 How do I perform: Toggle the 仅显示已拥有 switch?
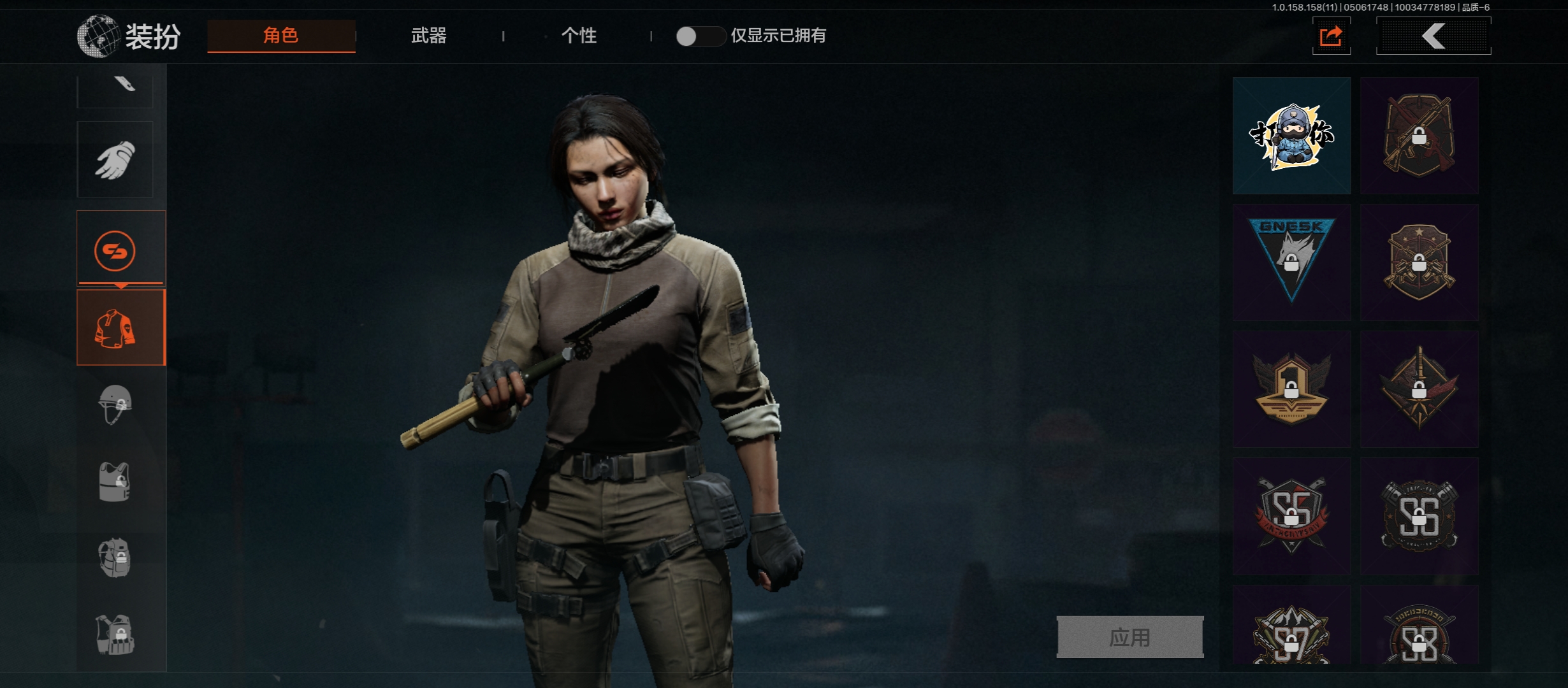(699, 36)
